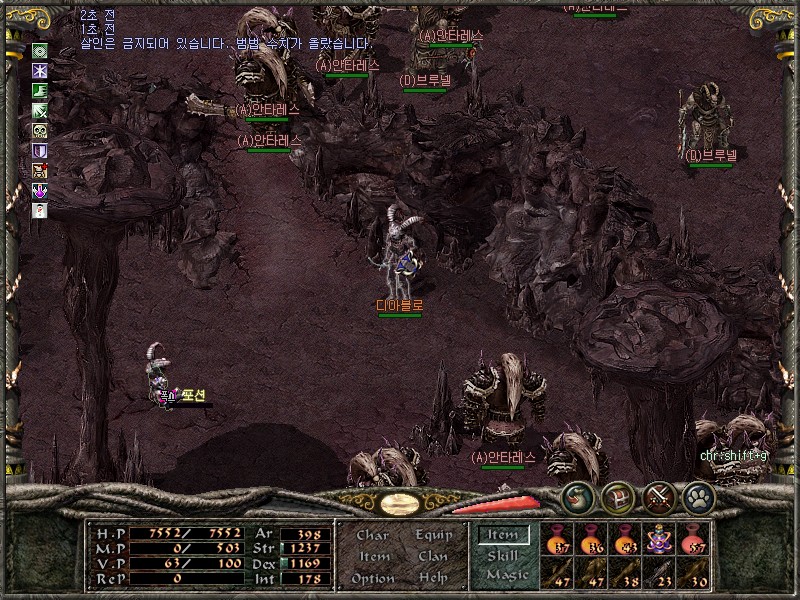The width and height of the screenshot is (800, 600).
Task: Select the highlighted Item quickbar tab
Action: coord(502,536)
